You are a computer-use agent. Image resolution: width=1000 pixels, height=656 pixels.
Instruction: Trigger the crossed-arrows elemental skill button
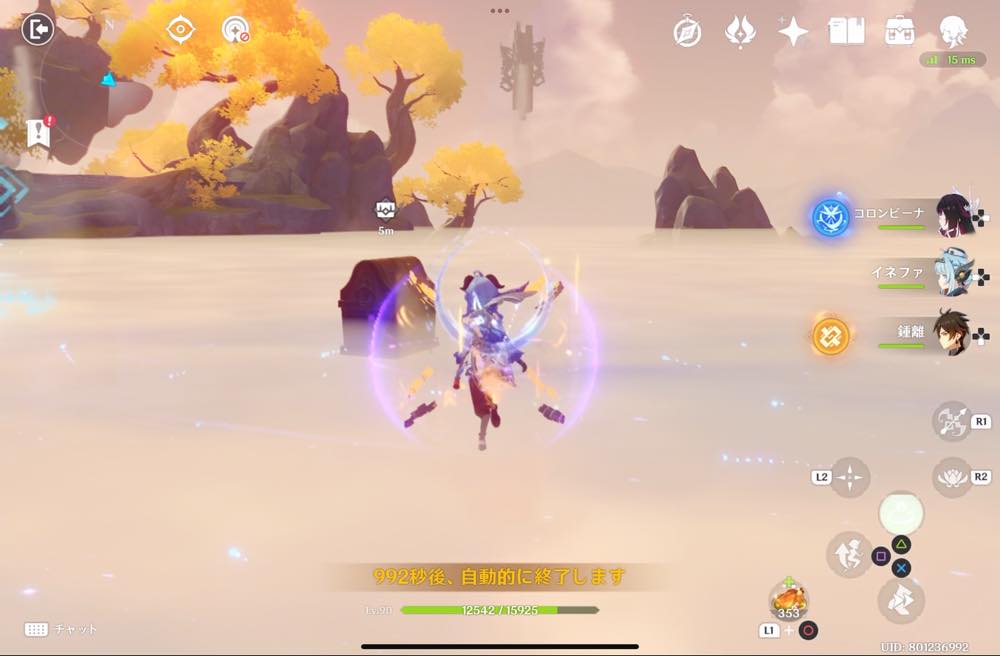(x=951, y=421)
